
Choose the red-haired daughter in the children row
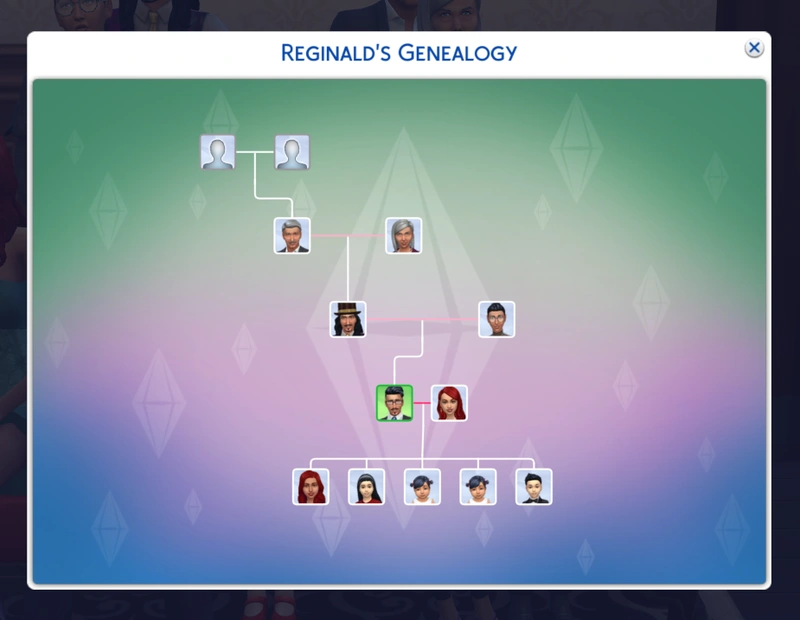[311, 486]
